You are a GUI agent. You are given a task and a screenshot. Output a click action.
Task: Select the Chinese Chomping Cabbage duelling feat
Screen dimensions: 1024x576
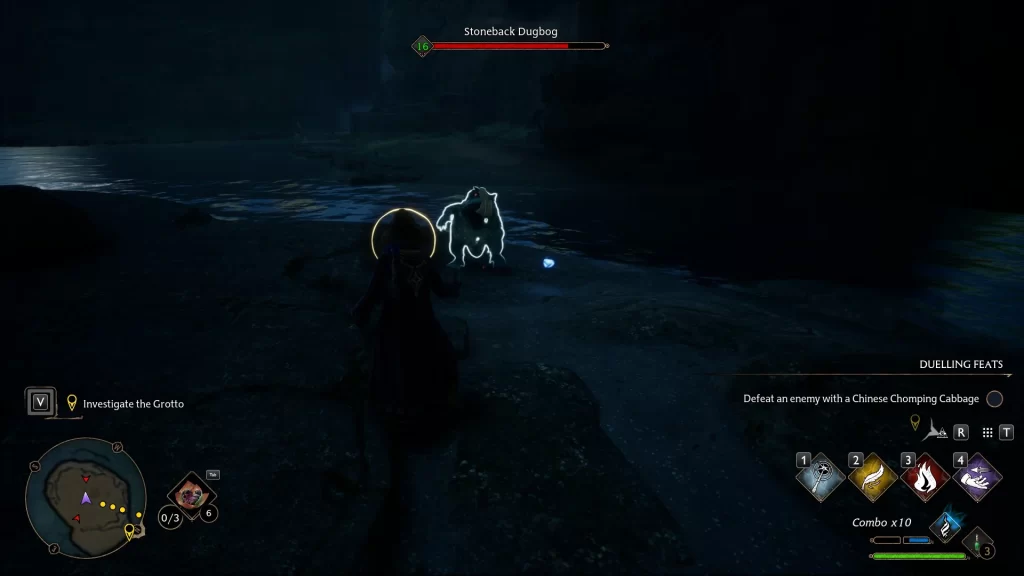point(861,399)
